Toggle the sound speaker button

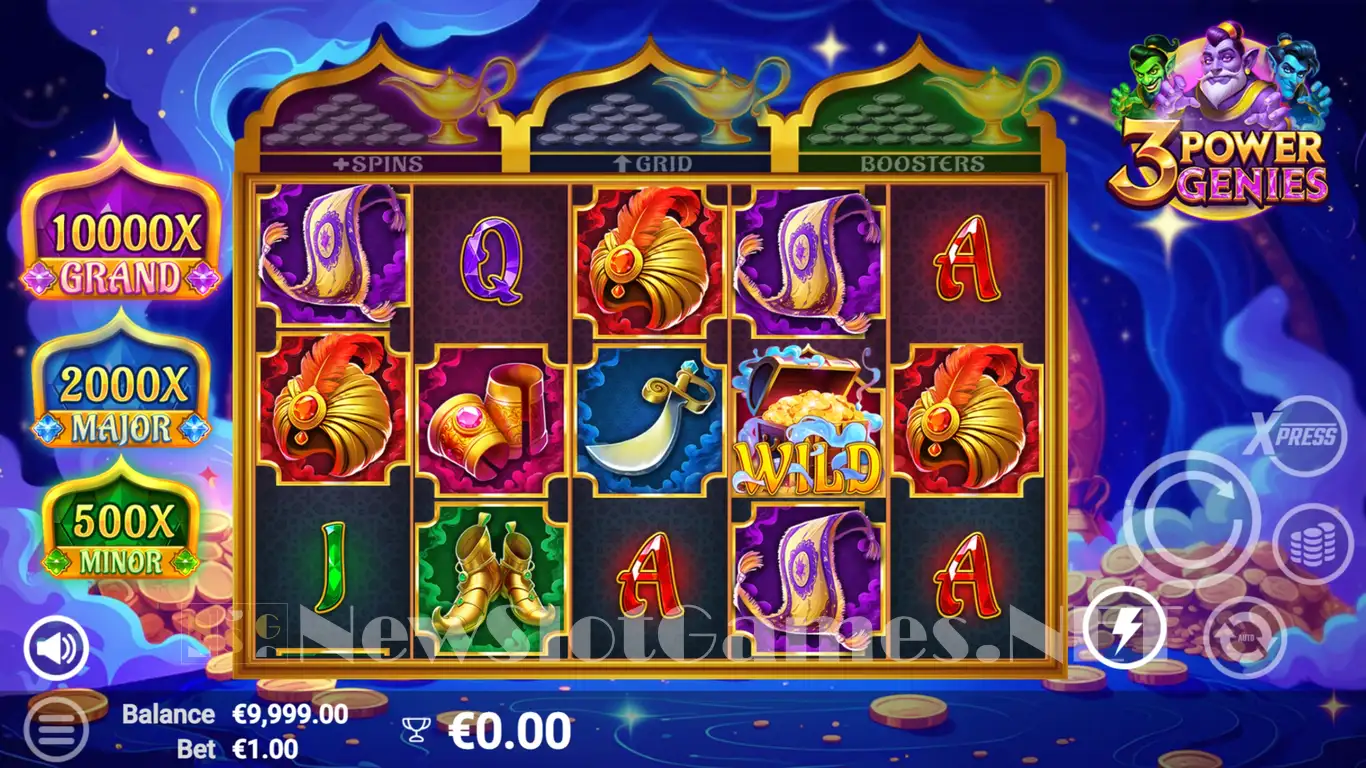coord(56,648)
